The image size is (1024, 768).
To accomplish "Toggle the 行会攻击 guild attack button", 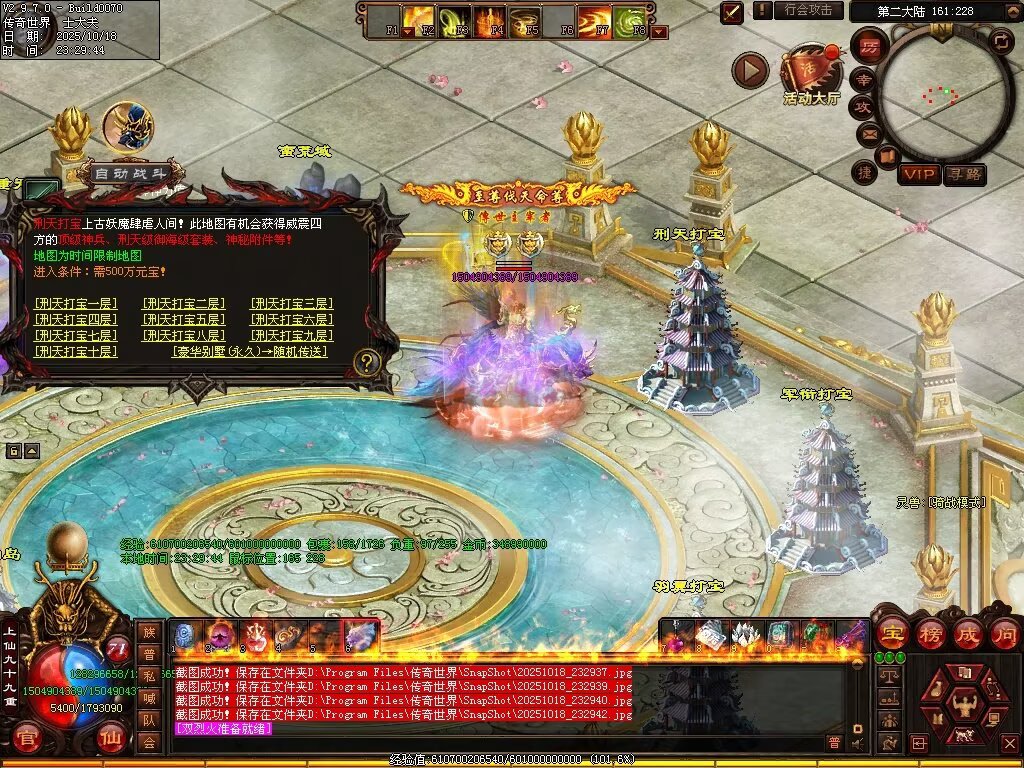I will pyautogui.click(x=808, y=10).
